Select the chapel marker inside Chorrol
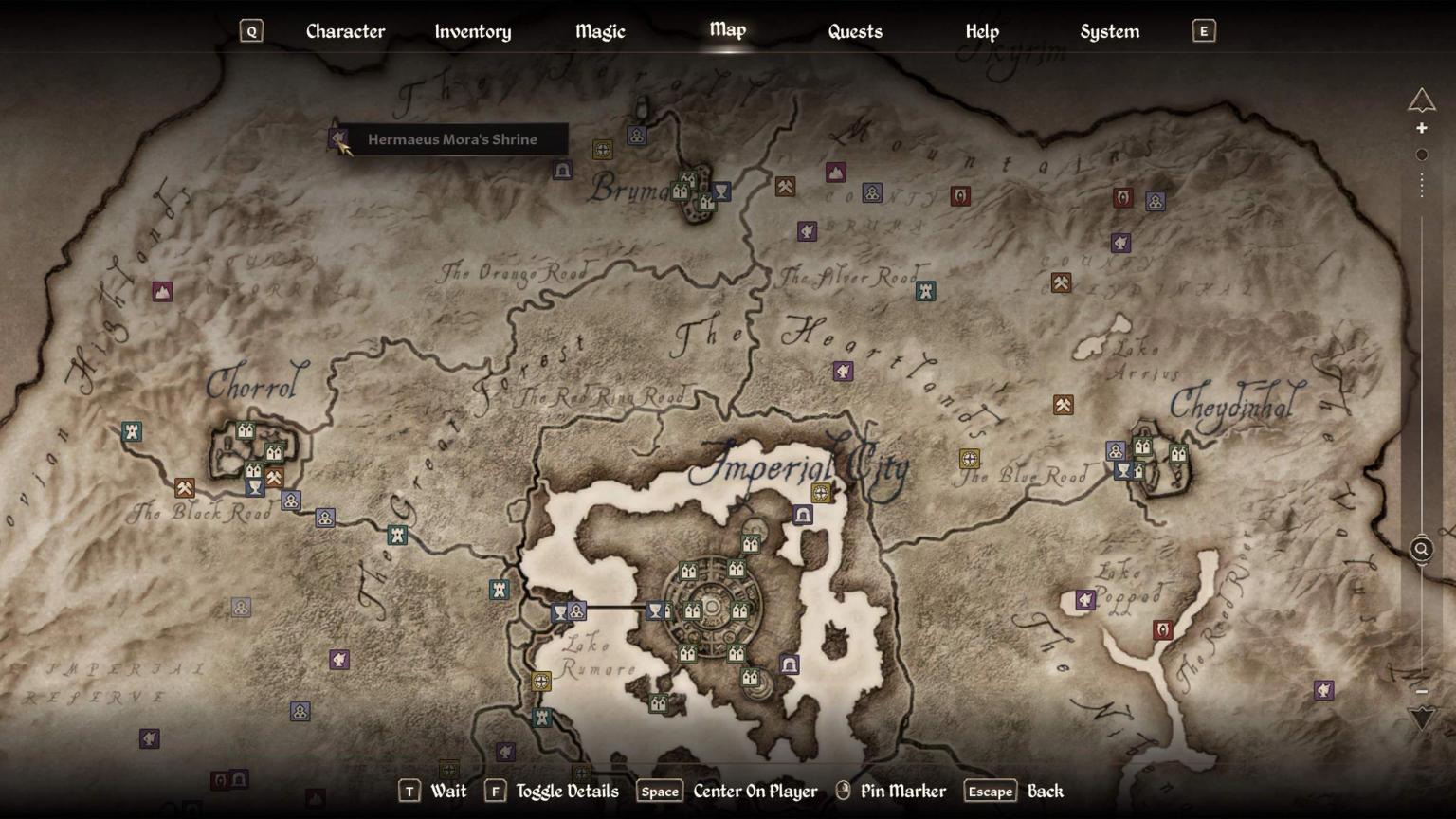The image size is (1456, 819). pos(255,486)
